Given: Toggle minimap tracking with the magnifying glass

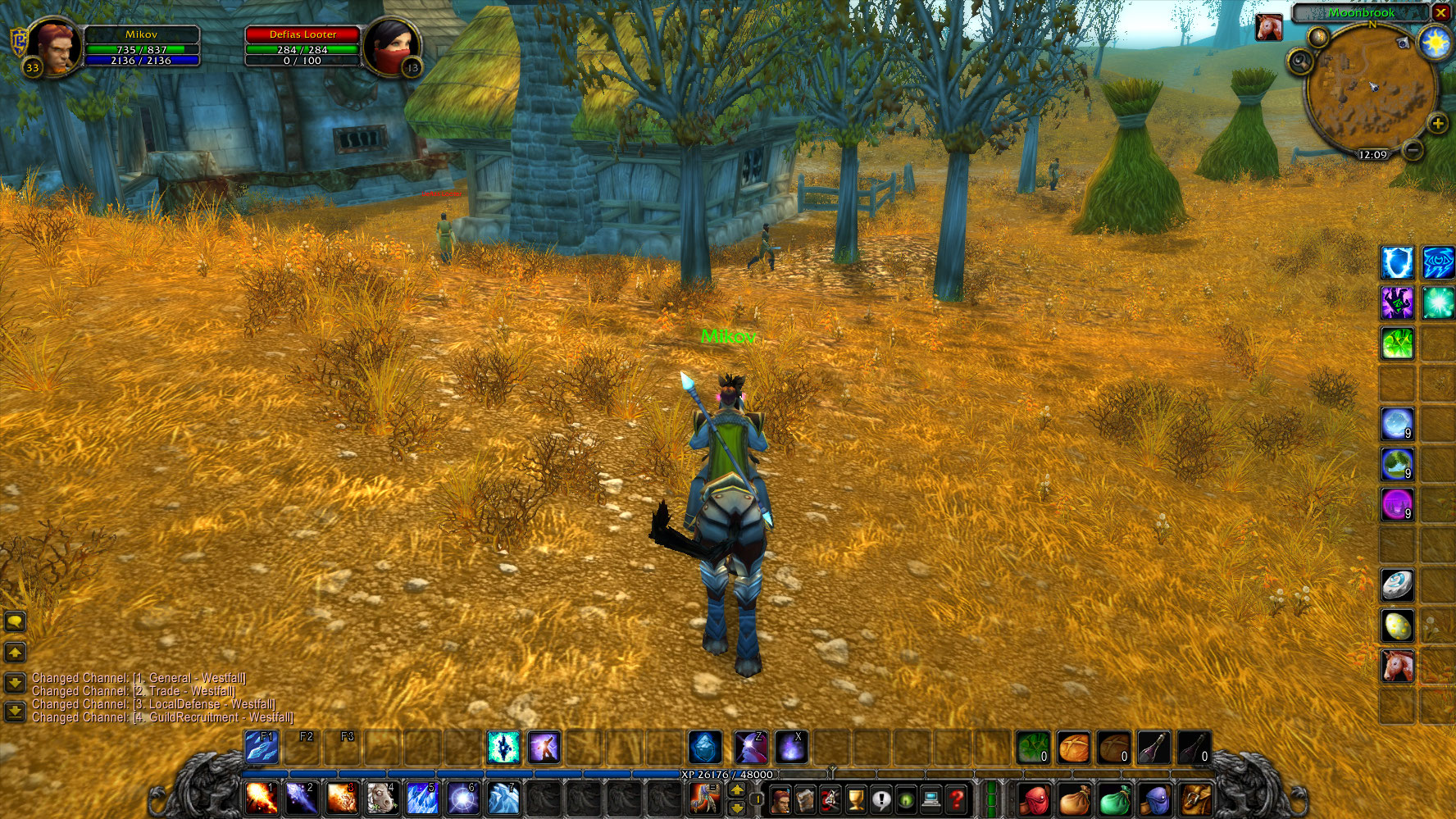Looking at the screenshot, I should pyautogui.click(x=1302, y=59).
